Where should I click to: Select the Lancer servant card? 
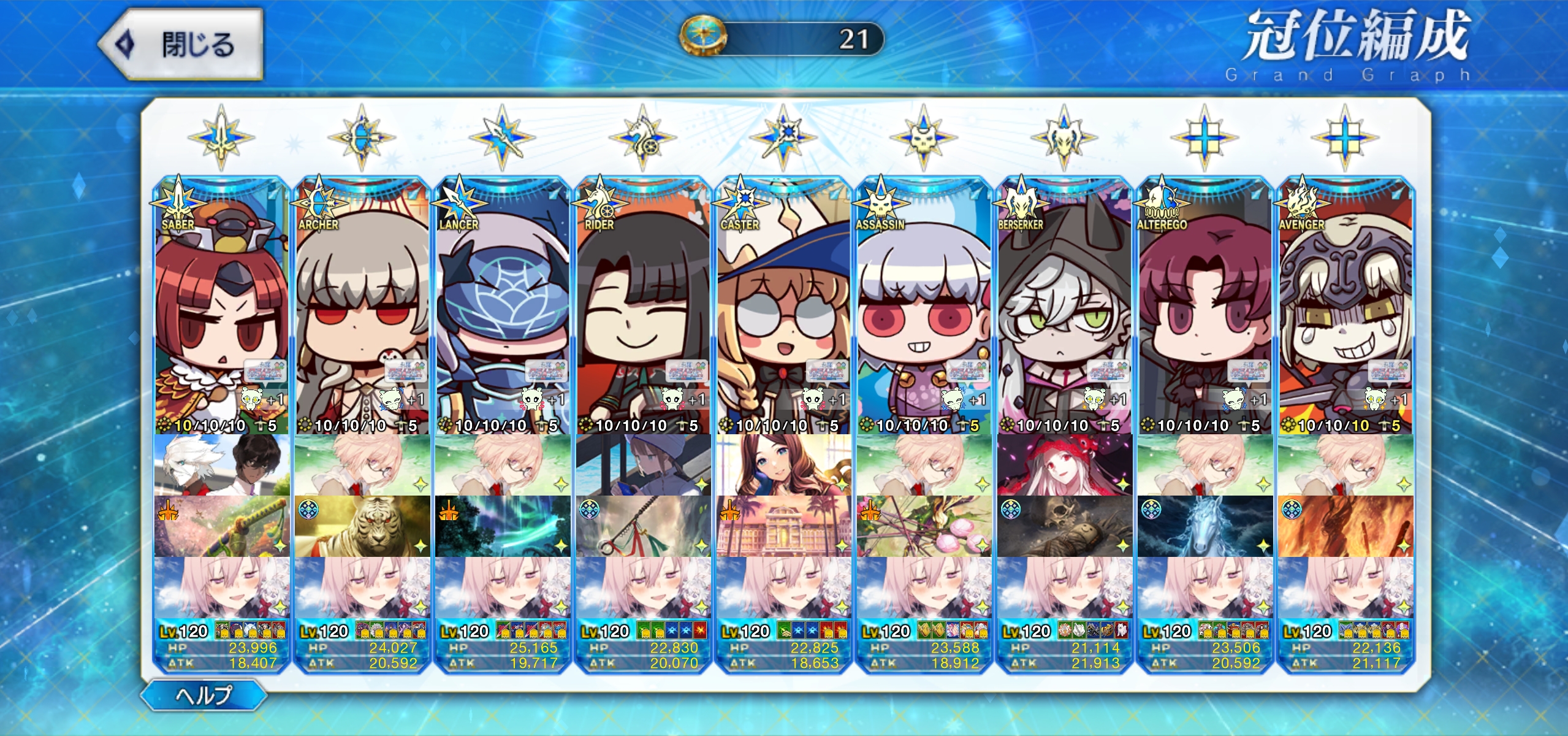click(503, 307)
